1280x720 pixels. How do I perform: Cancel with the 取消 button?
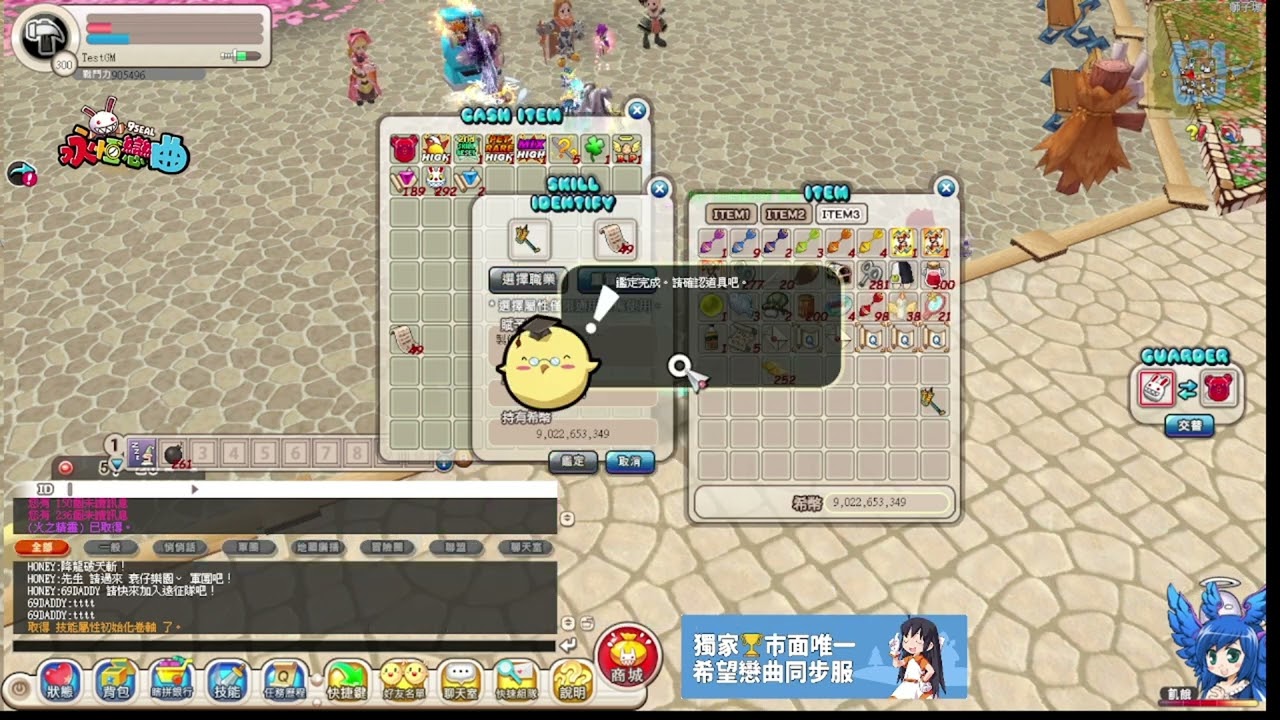click(x=630, y=462)
